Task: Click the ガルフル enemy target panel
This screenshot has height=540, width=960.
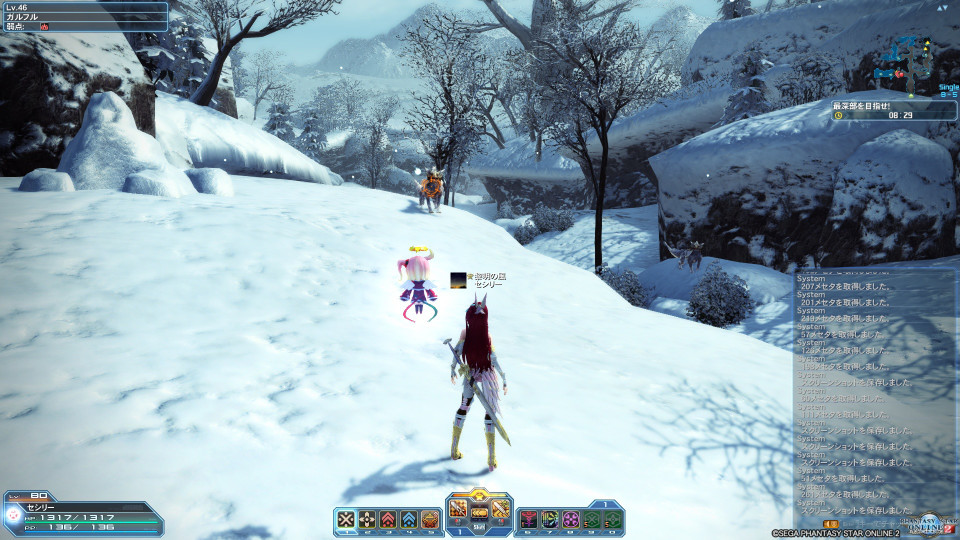Action: click(85, 16)
